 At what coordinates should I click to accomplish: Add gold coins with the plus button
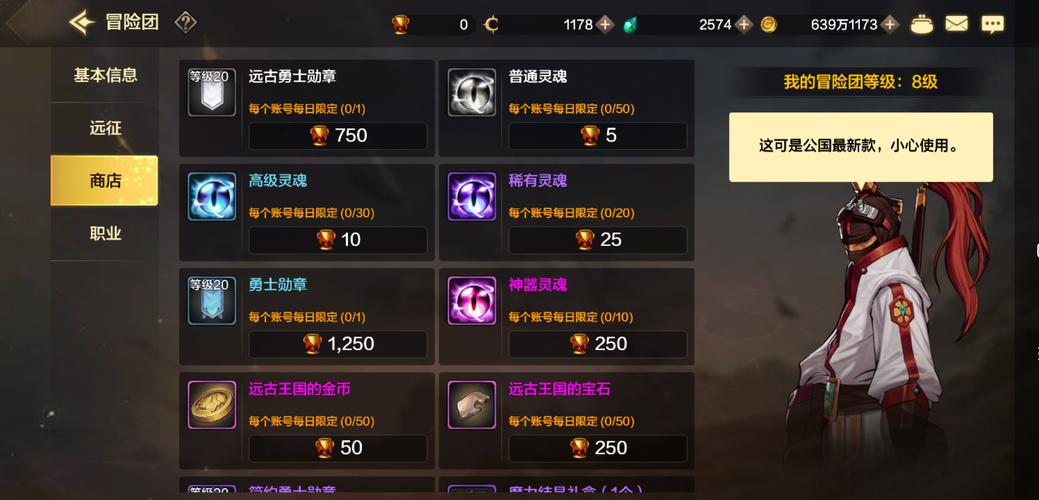click(x=890, y=24)
